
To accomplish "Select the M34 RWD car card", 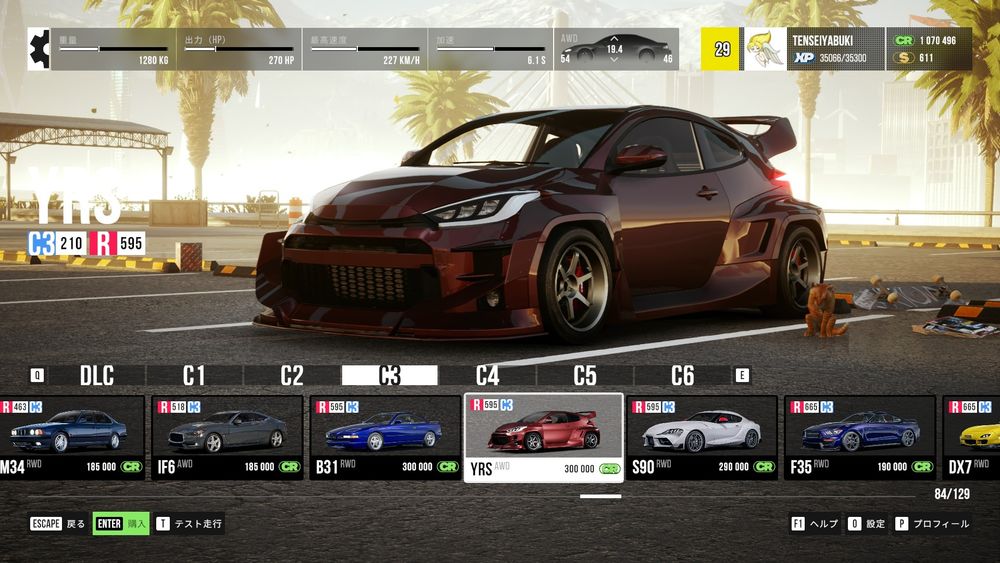I will pos(71,438).
